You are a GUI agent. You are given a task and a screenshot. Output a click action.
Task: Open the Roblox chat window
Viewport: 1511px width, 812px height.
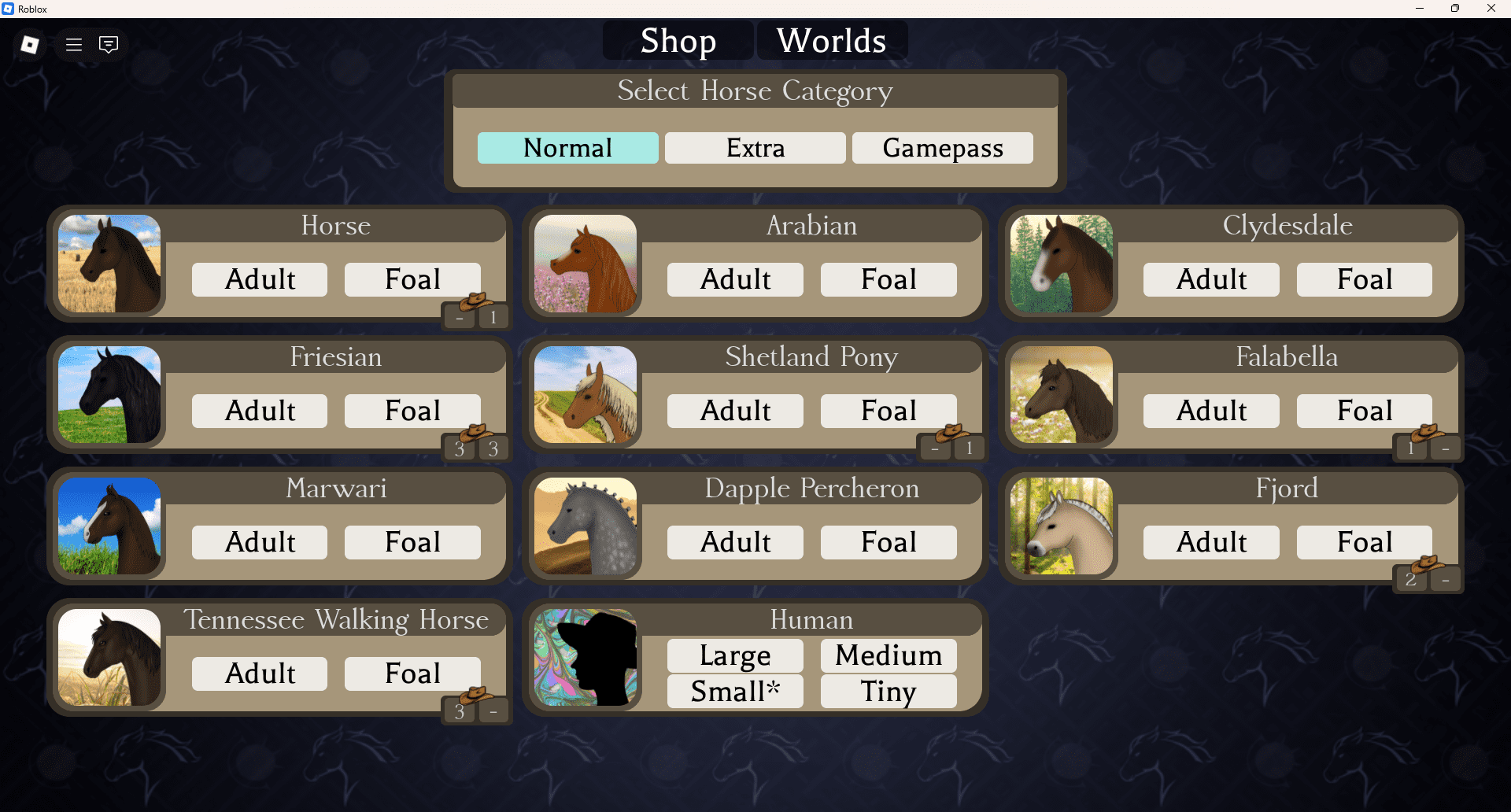point(109,45)
